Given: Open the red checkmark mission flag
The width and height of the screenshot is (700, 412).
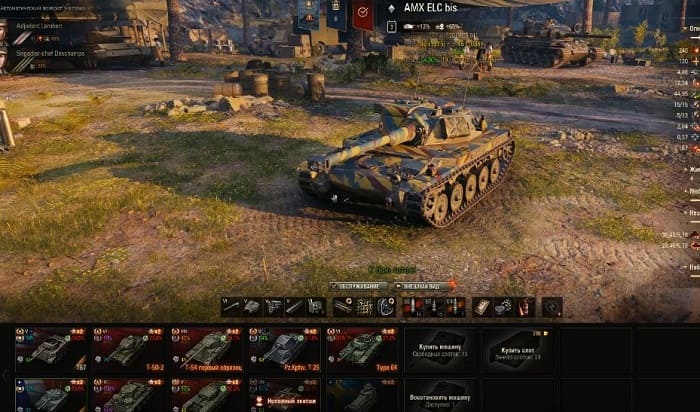Looking at the screenshot, I should 362,14.
